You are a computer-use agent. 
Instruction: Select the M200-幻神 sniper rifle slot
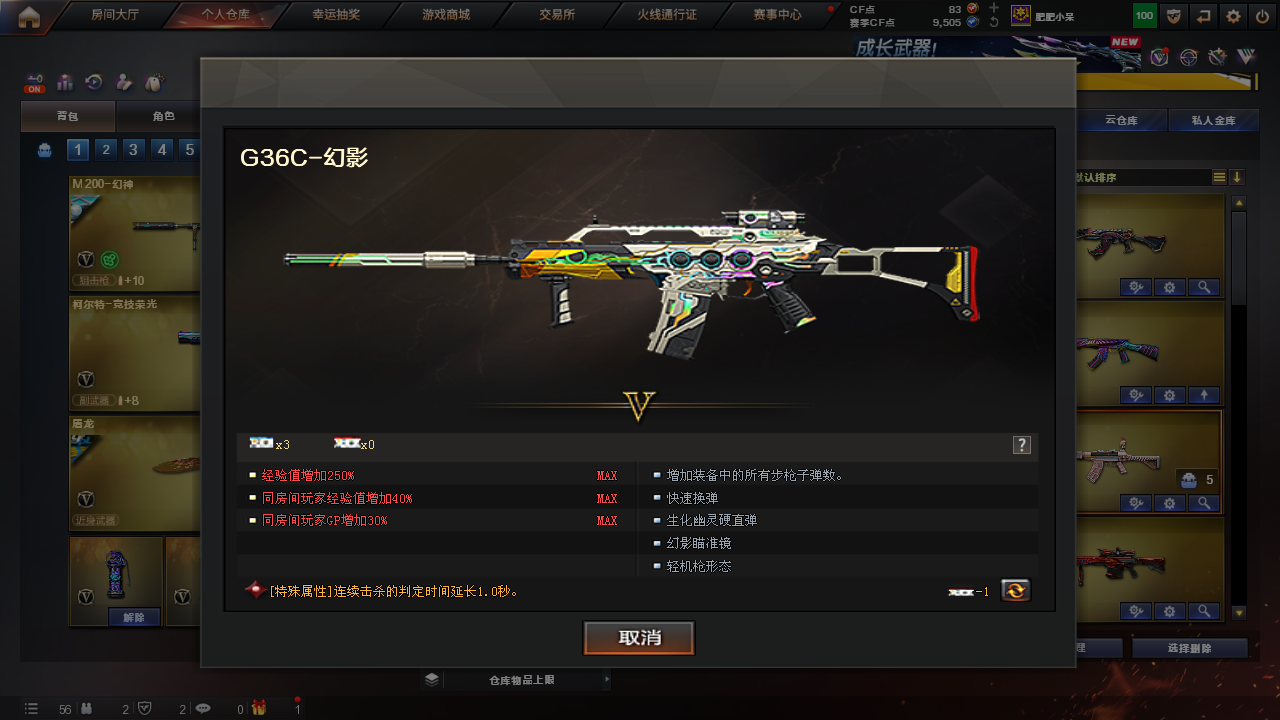tap(135, 234)
